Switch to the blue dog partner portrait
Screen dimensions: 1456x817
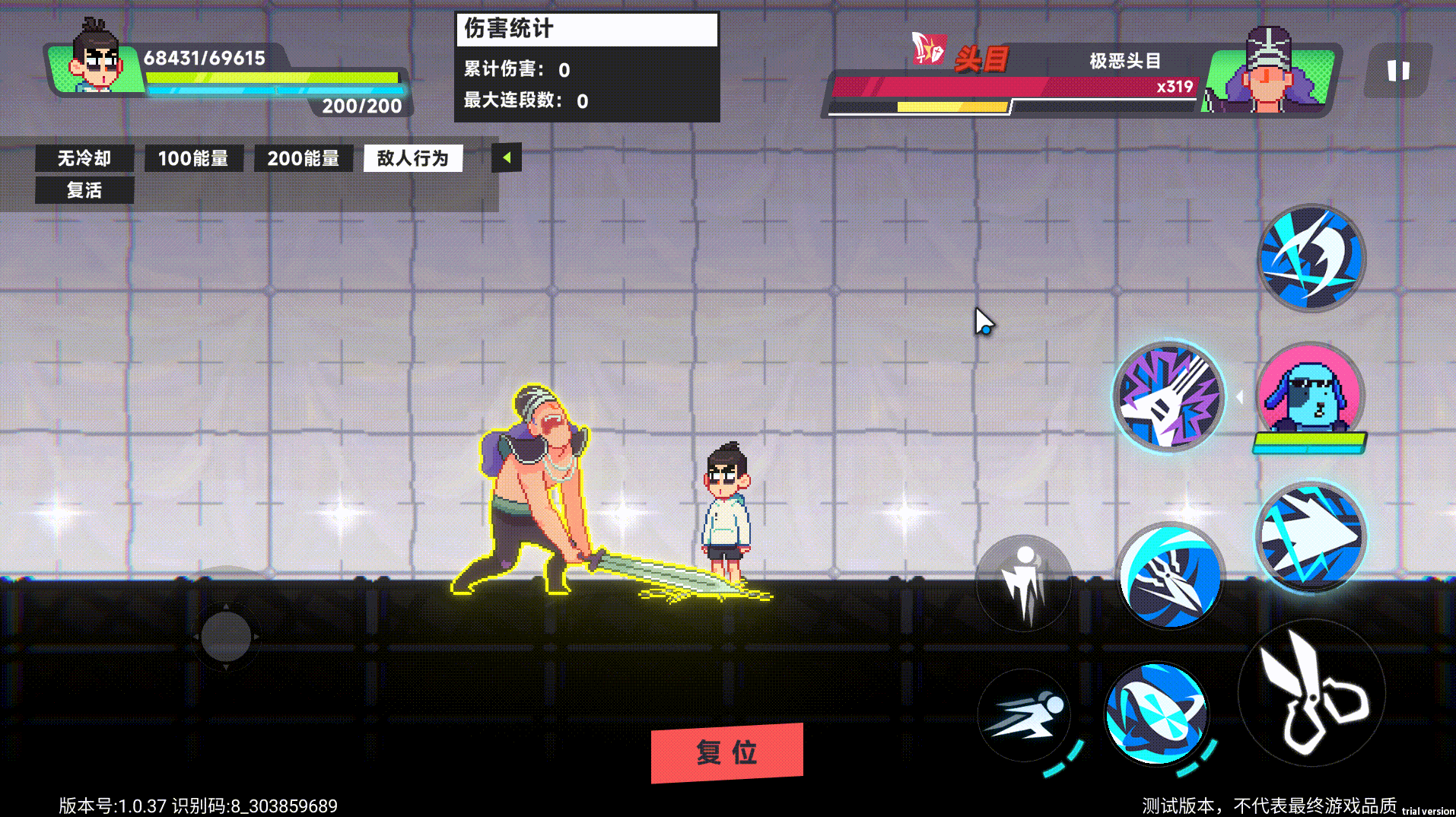pos(1309,393)
